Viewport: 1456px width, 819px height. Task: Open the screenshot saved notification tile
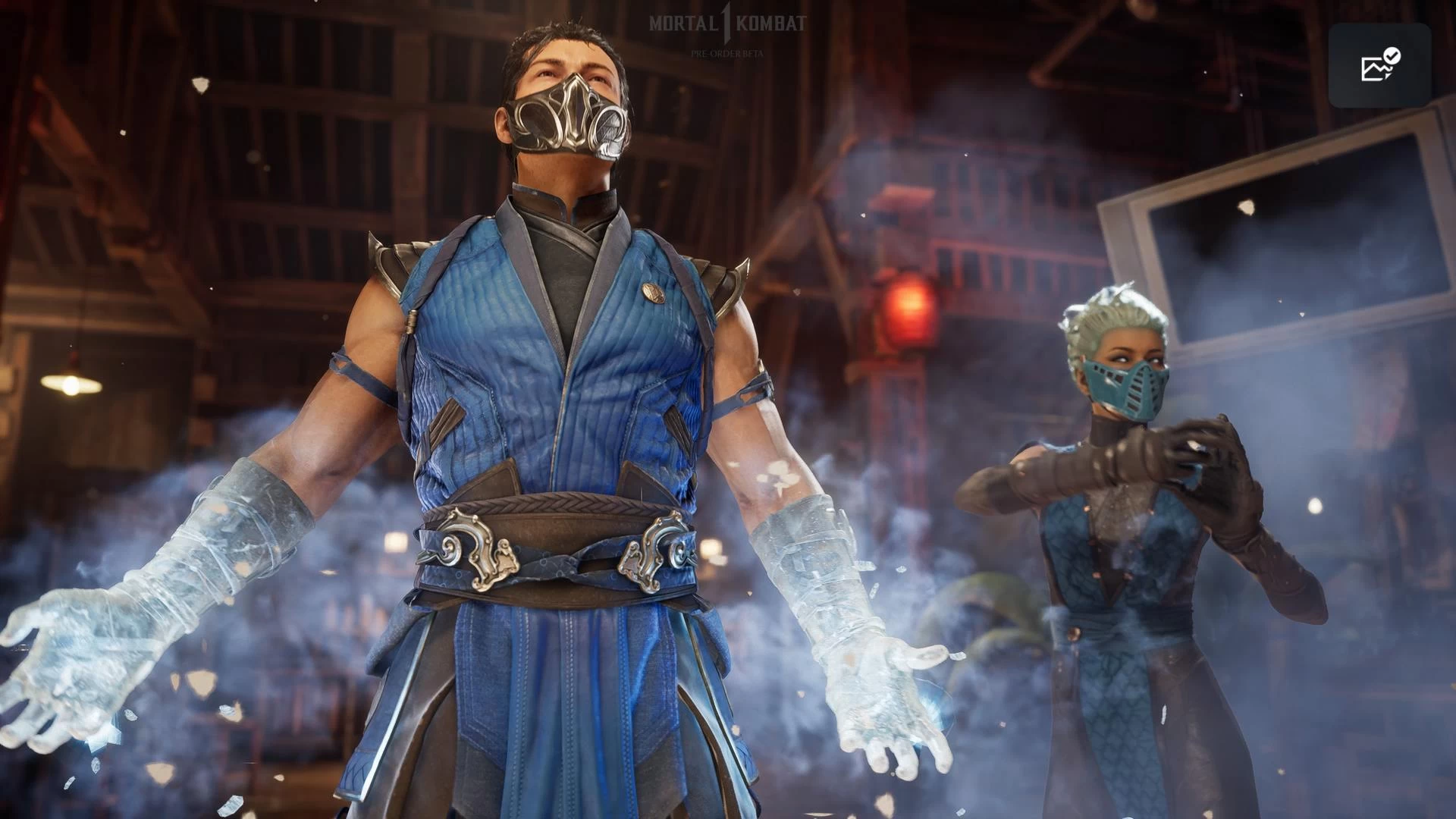click(x=1379, y=65)
